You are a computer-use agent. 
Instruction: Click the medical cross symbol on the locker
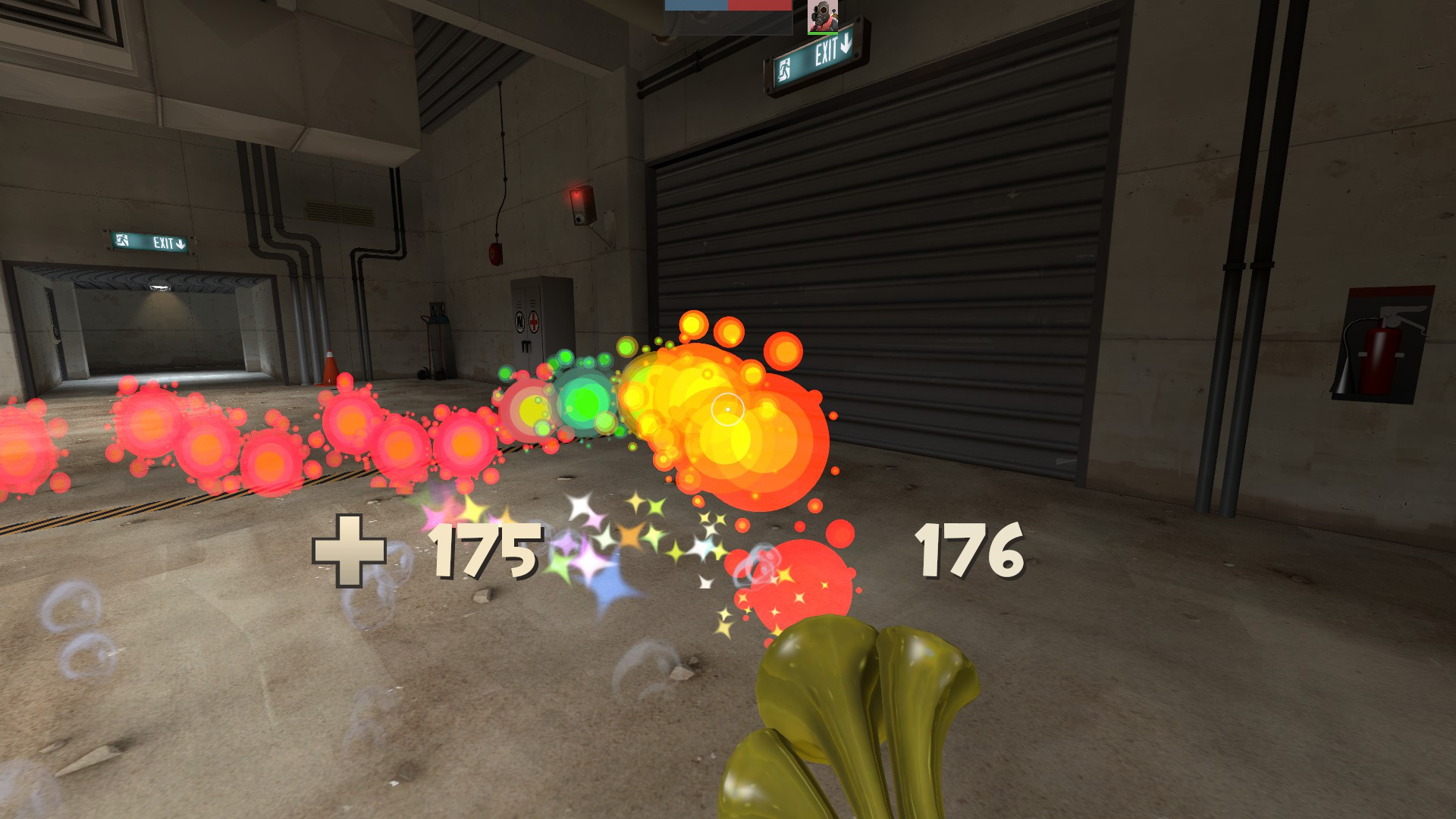533,320
